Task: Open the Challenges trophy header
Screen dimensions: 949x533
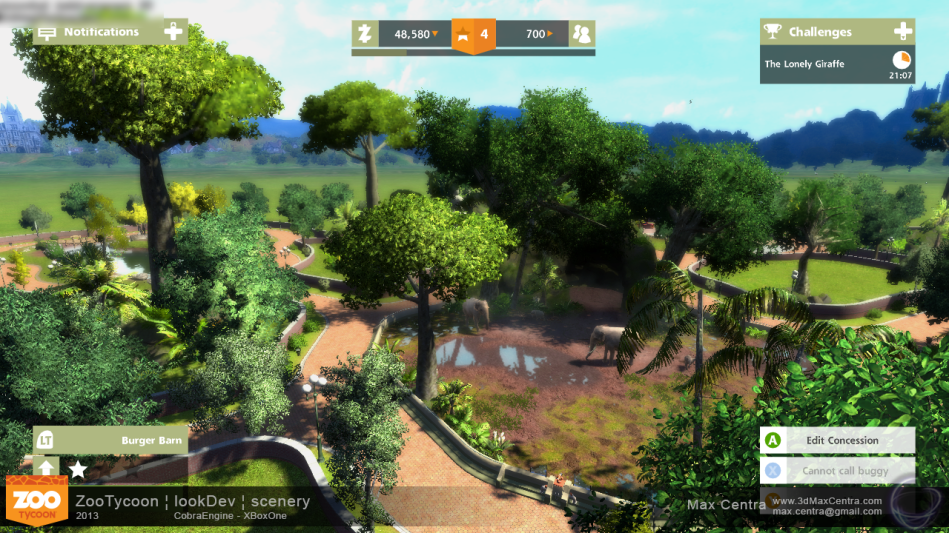Action: click(810, 32)
